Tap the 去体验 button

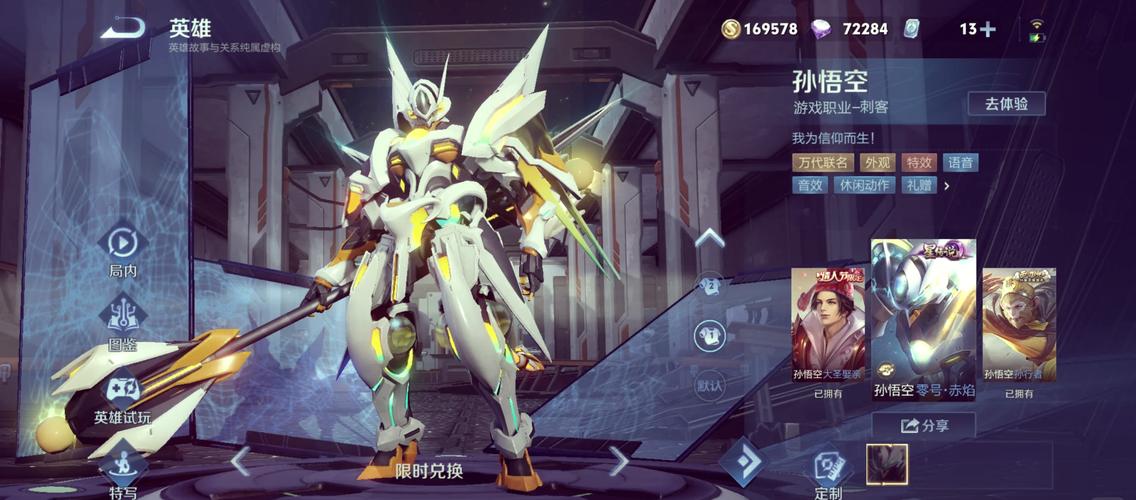(1006, 104)
